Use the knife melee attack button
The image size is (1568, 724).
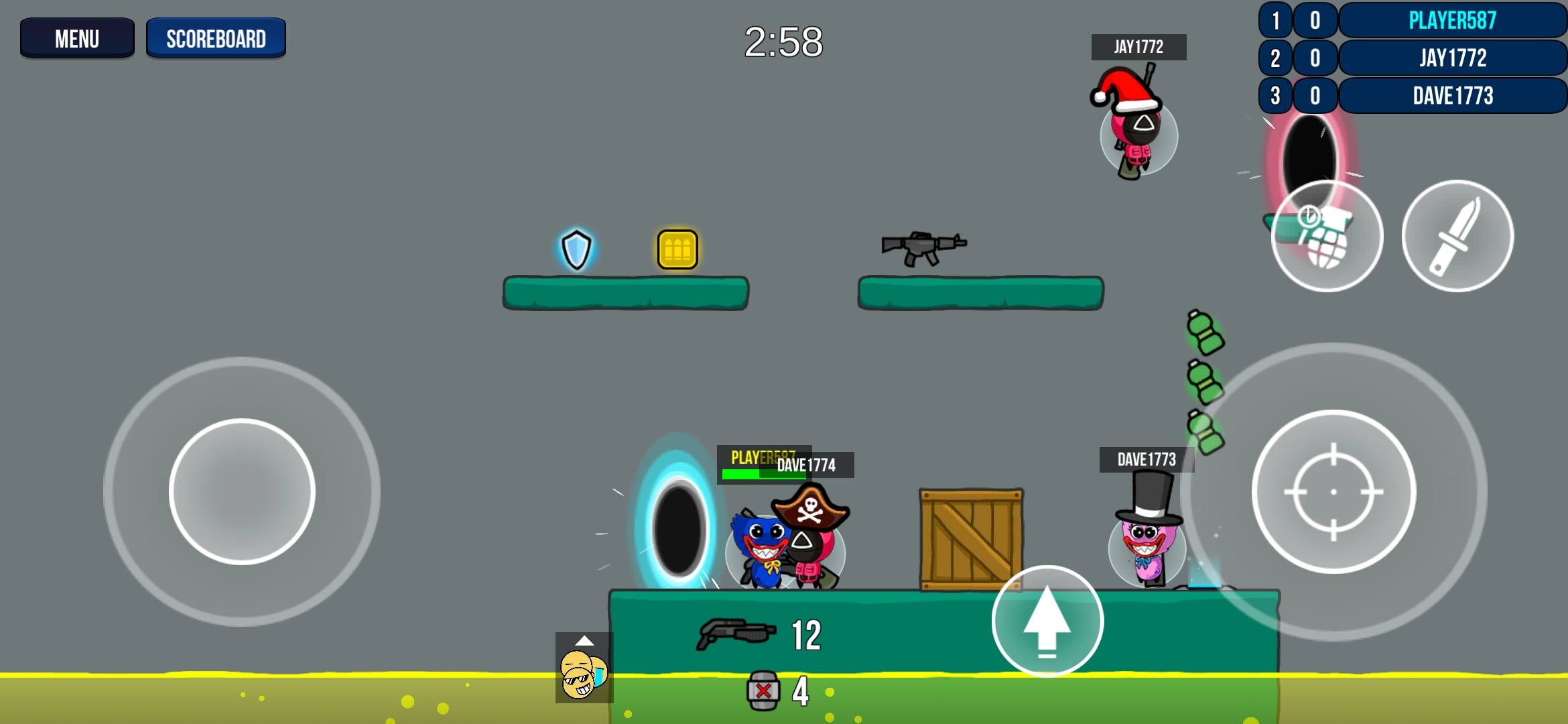point(1457,236)
